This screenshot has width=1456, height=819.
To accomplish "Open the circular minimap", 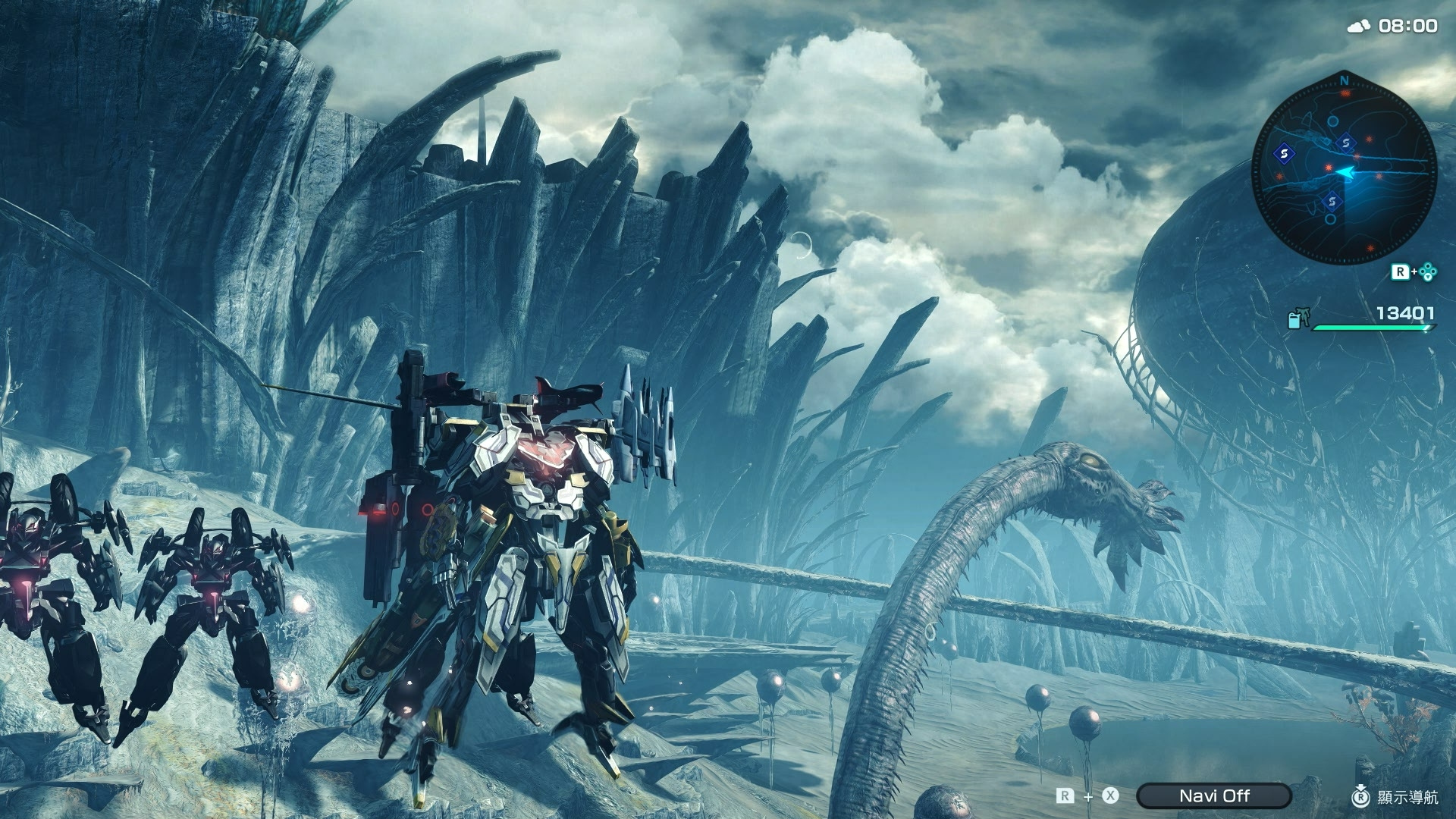I will tap(1343, 171).
